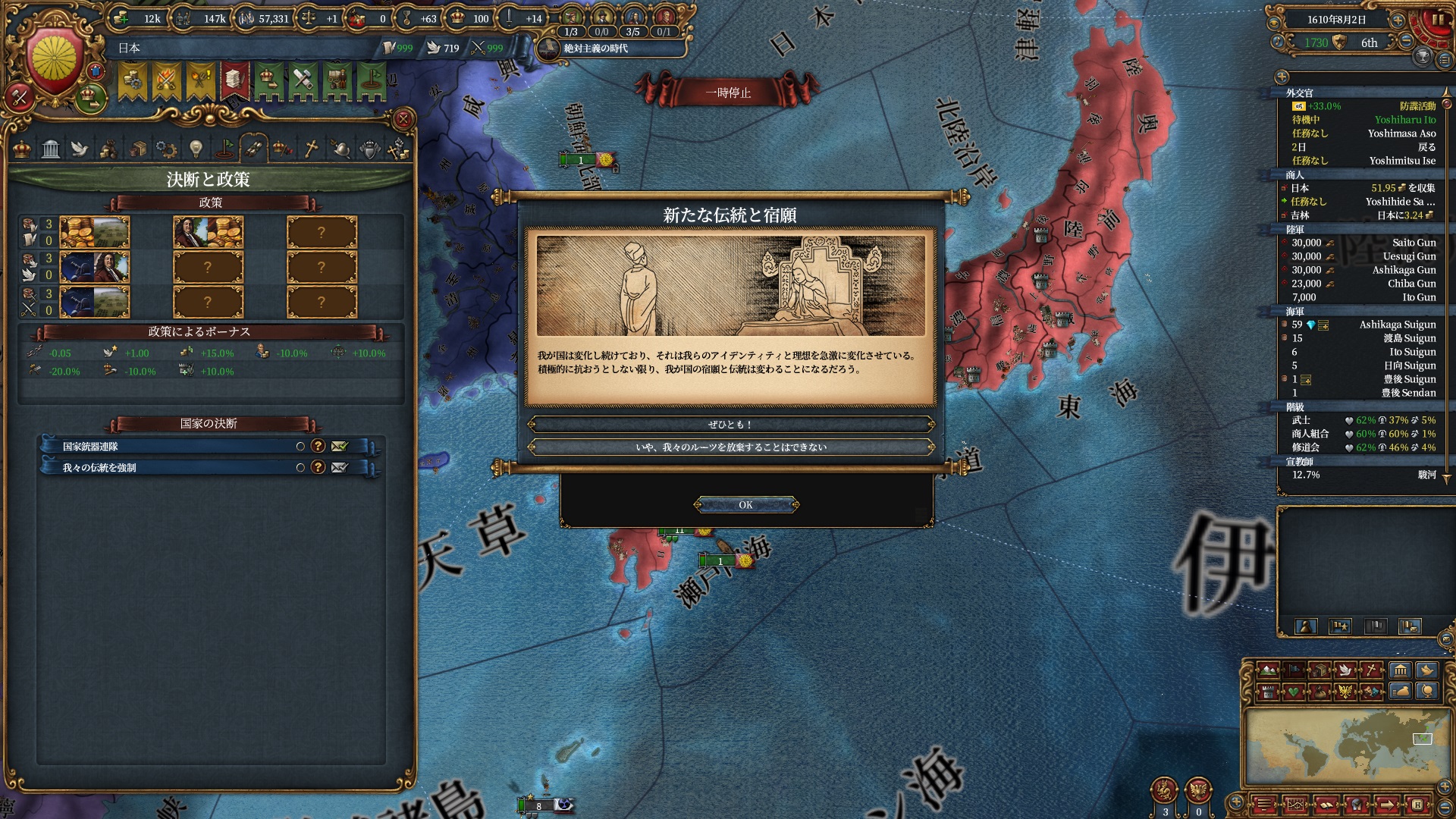Switch to the court crown tab
The width and height of the screenshot is (1456, 819).
click(x=23, y=149)
